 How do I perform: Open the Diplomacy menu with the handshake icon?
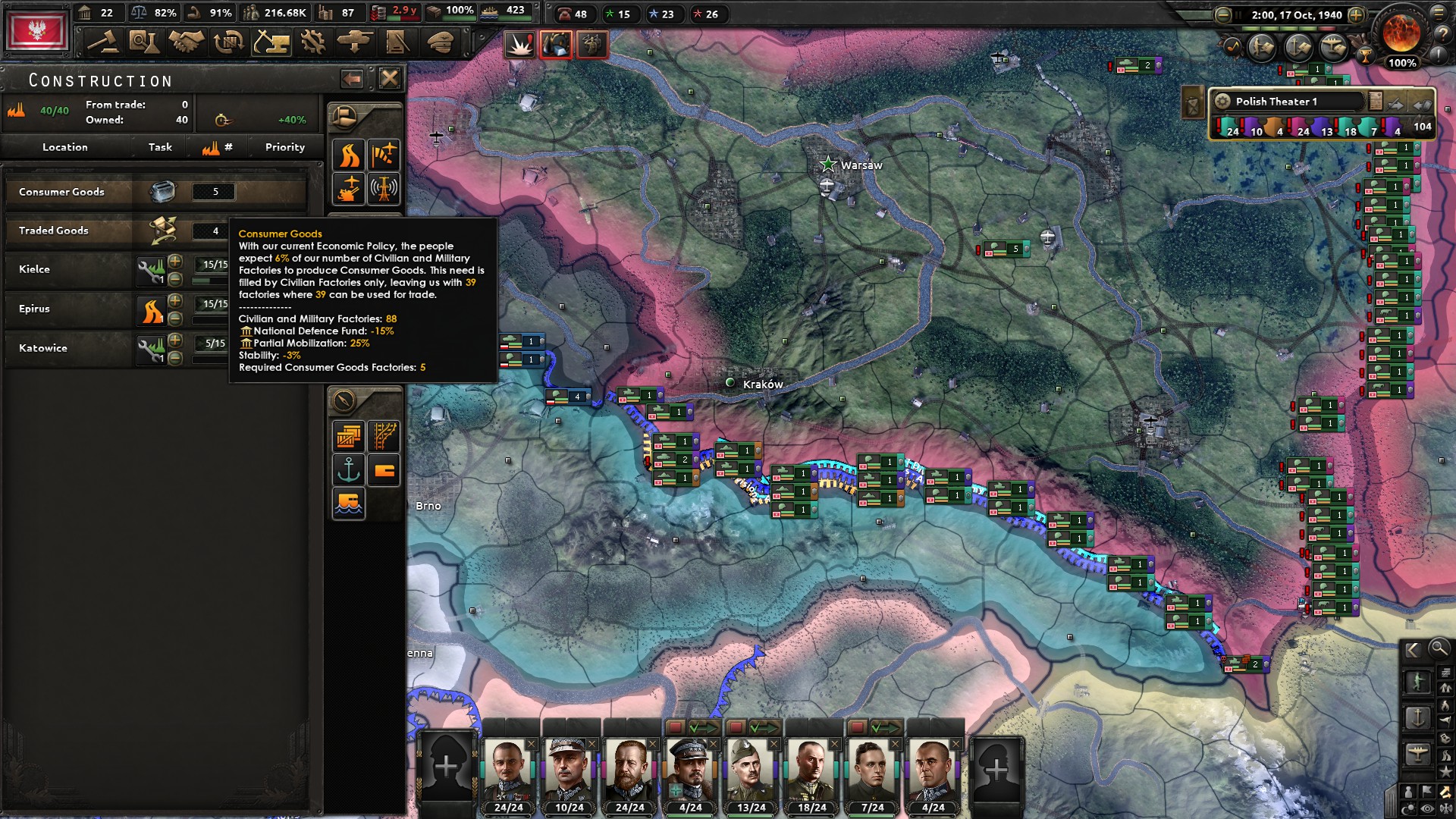[x=185, y=42]
